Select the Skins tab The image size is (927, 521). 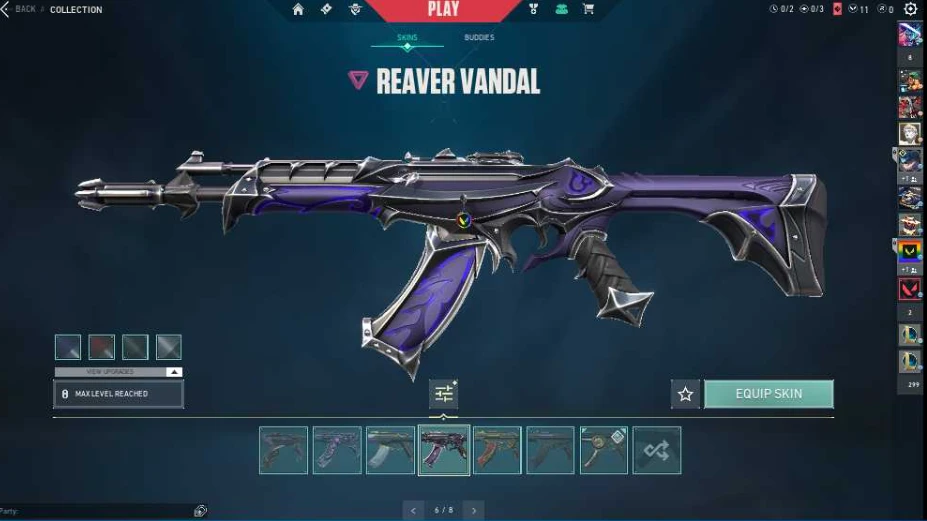click(407, 38)
